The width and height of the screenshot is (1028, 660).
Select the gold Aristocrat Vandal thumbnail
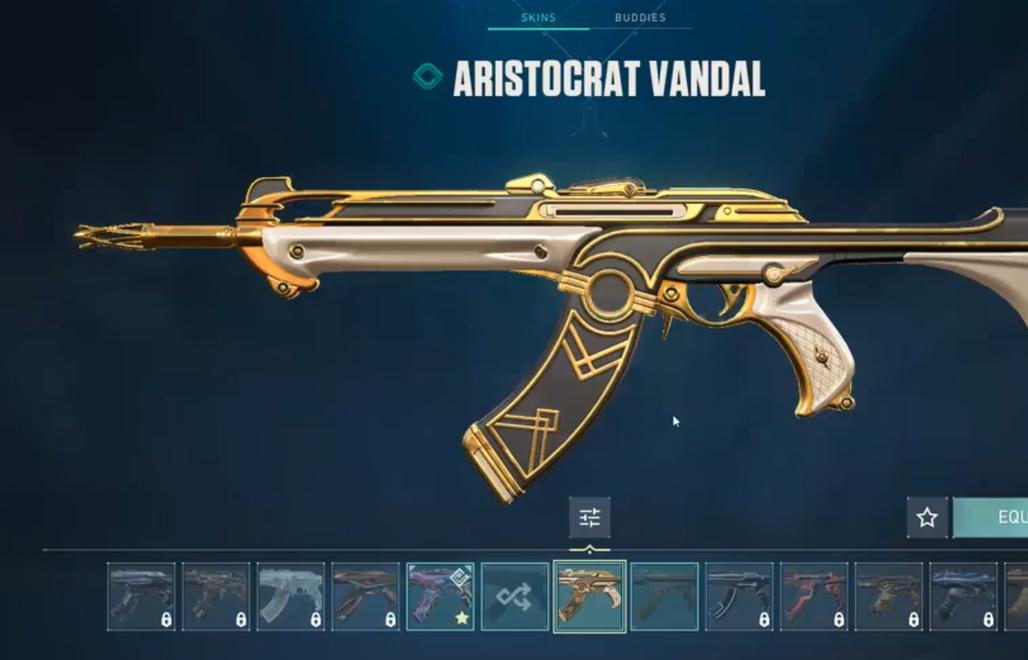(590, 596)
